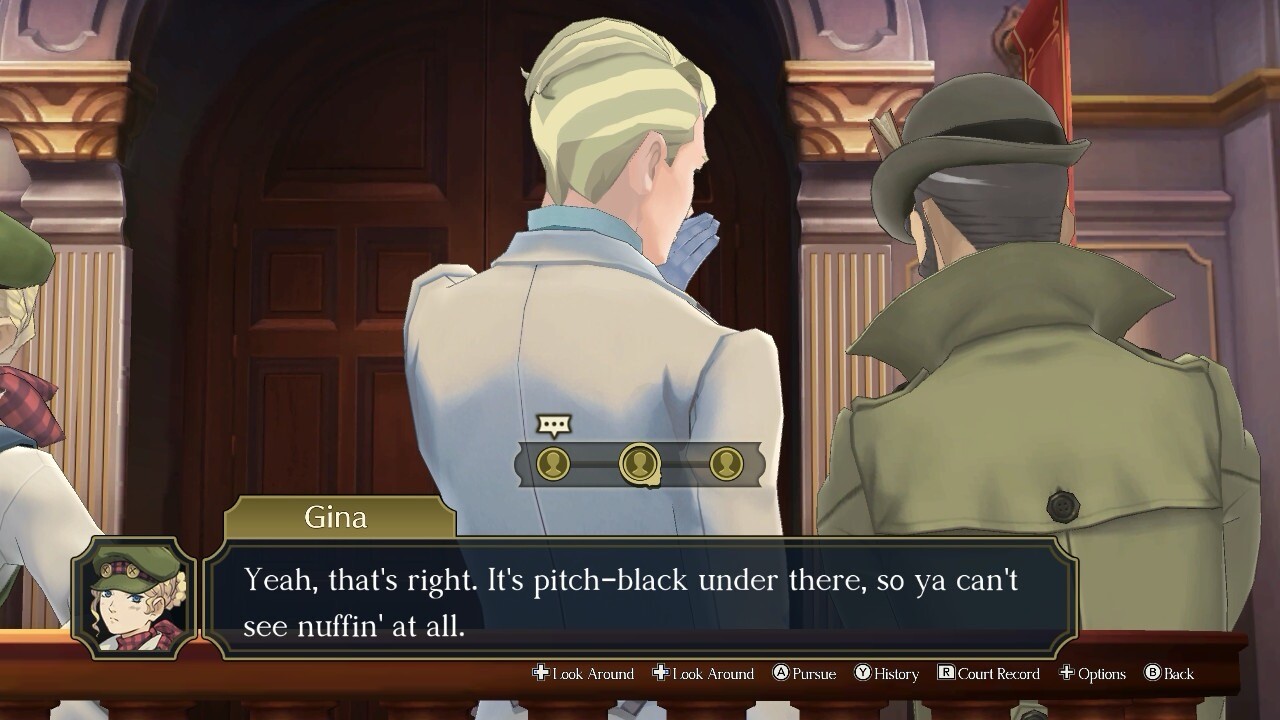Select the witness icon under the speech bubble

(553, 464)
